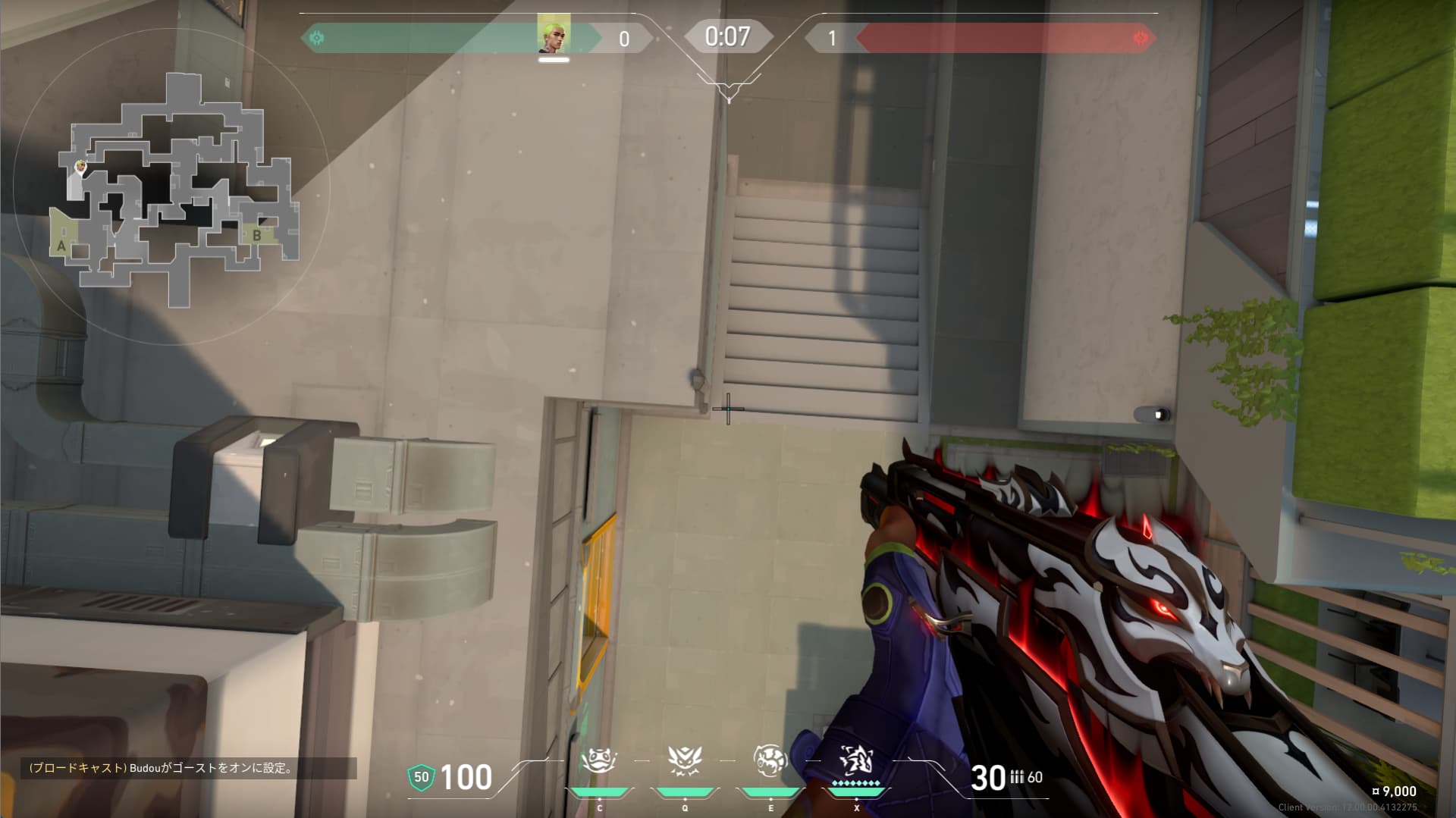
Task: Select the Wingman ability icon
Action: (684, 760)
